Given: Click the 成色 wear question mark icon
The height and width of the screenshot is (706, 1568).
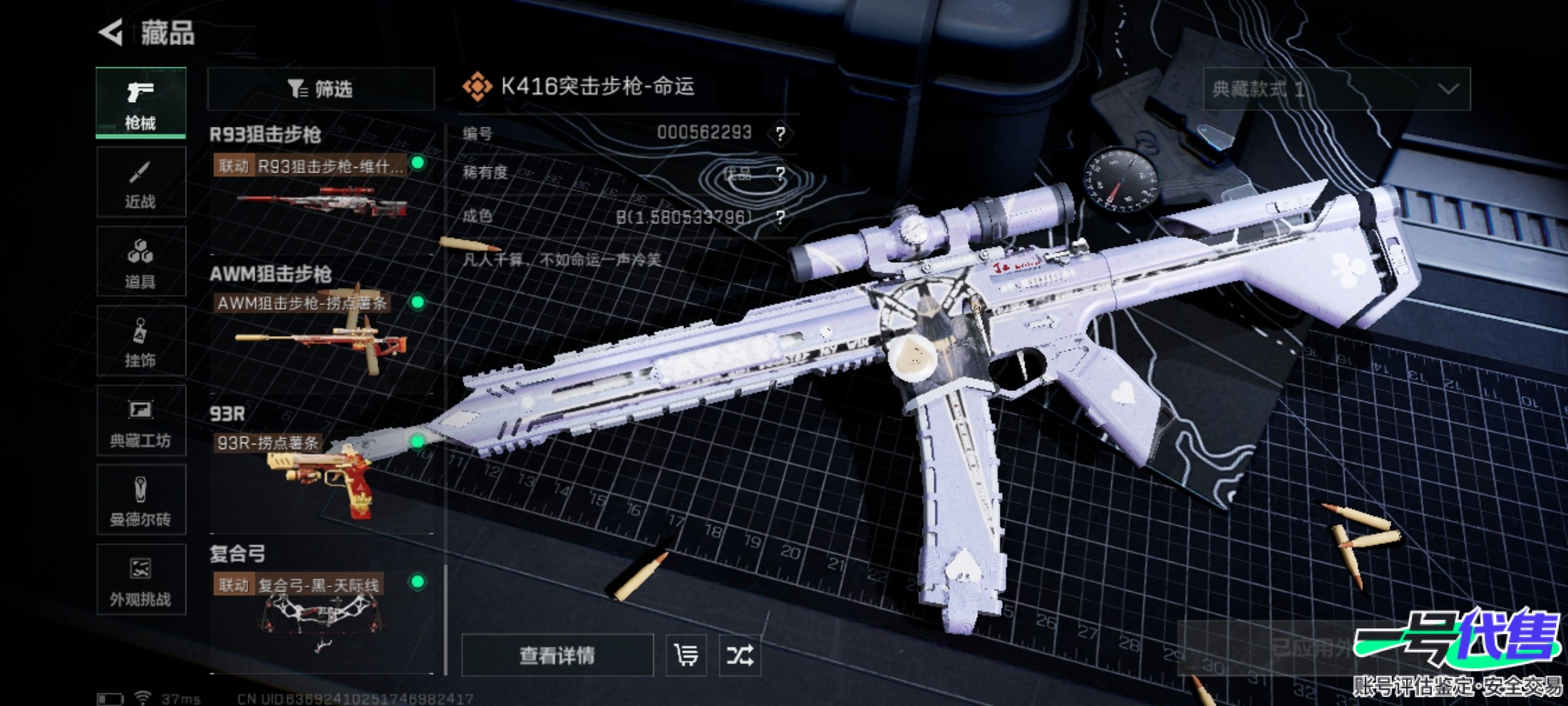Looking at the screenshot, I should (780, 217).
